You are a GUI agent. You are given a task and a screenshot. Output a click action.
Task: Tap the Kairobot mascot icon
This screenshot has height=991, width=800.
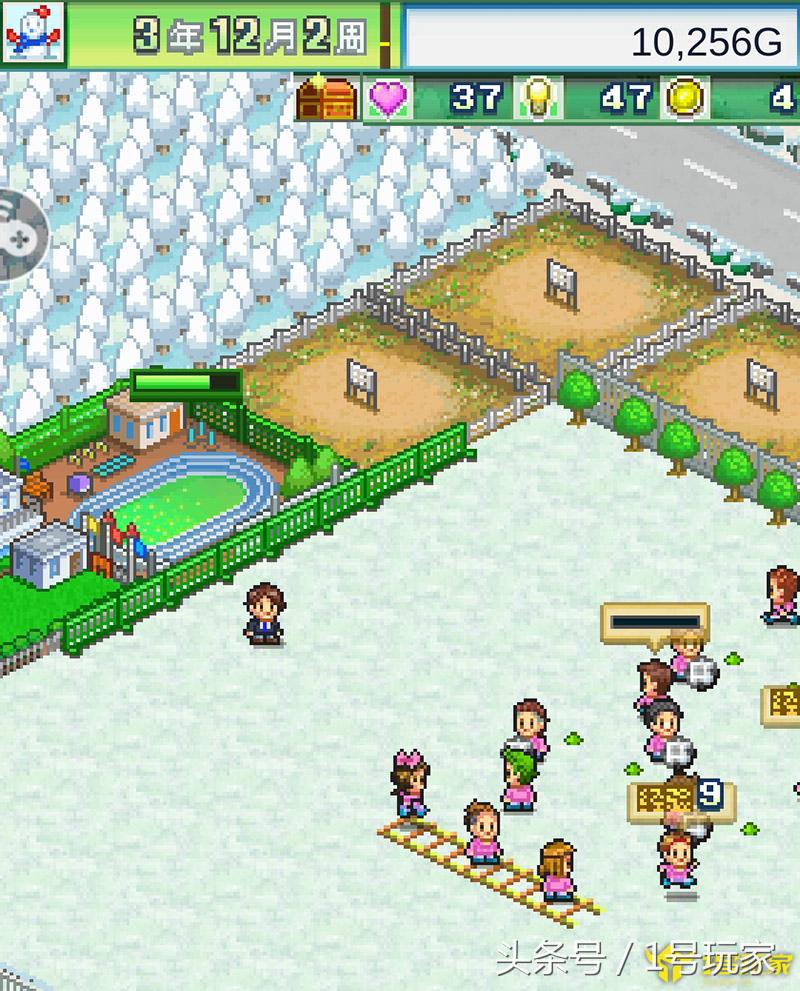point(33,33)
